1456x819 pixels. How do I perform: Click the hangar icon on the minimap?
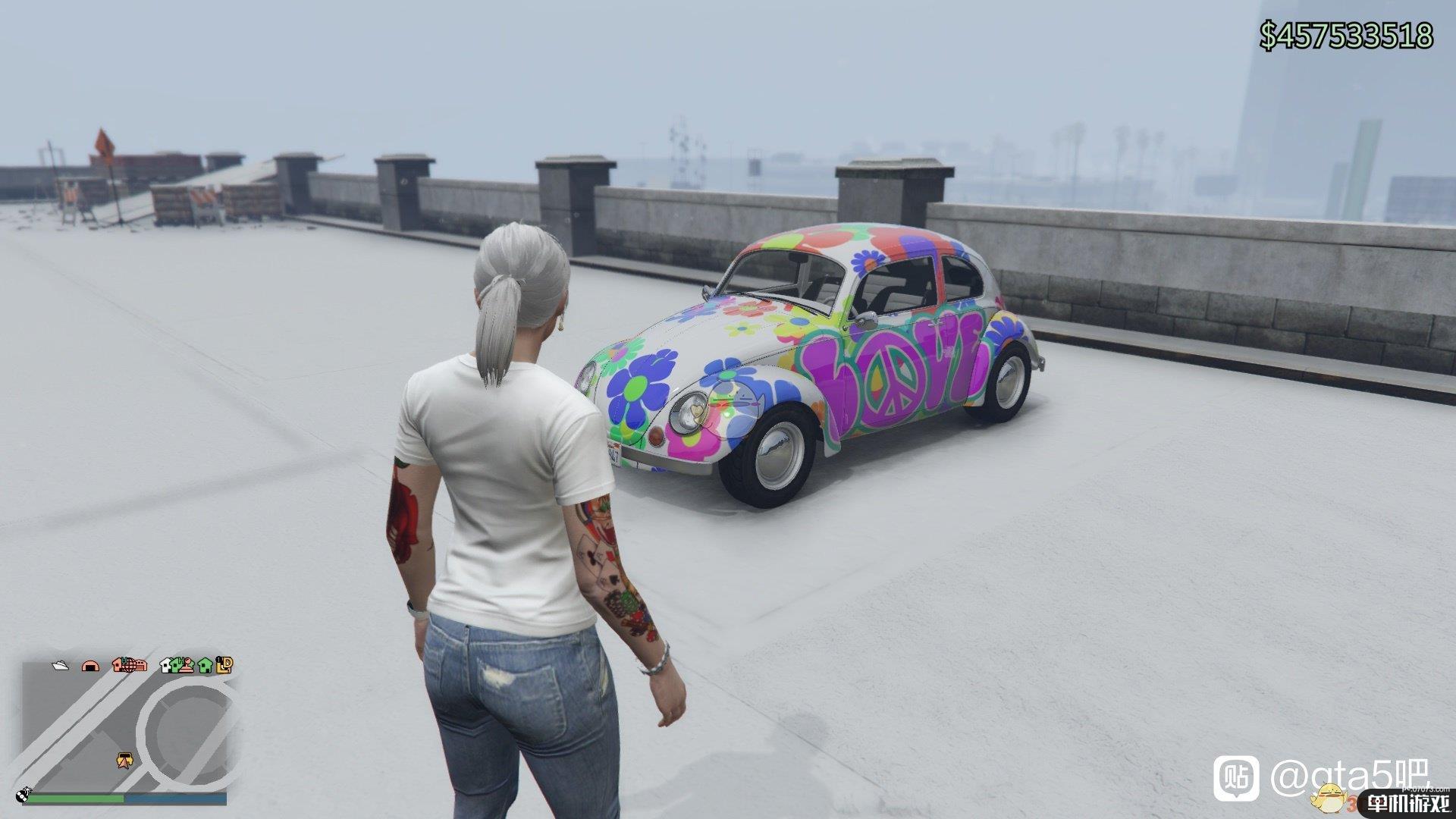[x=90, y=666]
